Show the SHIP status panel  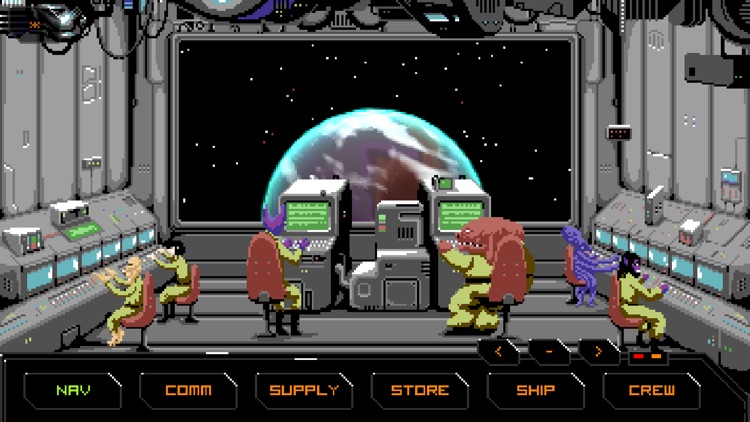click(x=536, y=390)
